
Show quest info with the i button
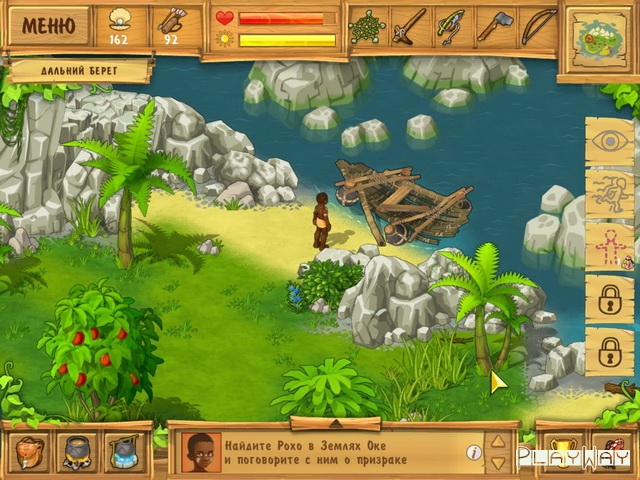[474, 452]
